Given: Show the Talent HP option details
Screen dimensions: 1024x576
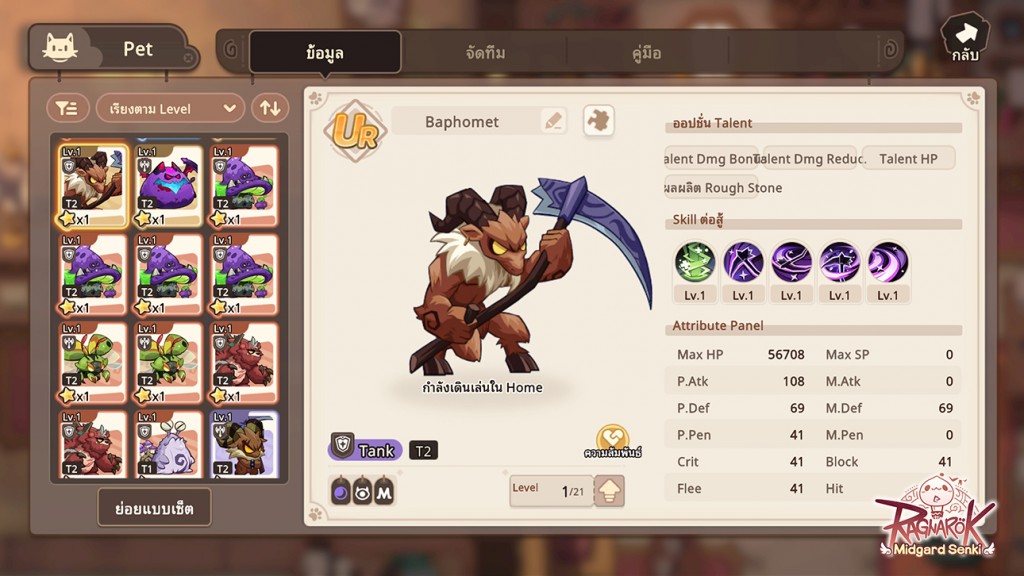Looking at the screenshot, I should pyautogui.click(x=909, y=158).
